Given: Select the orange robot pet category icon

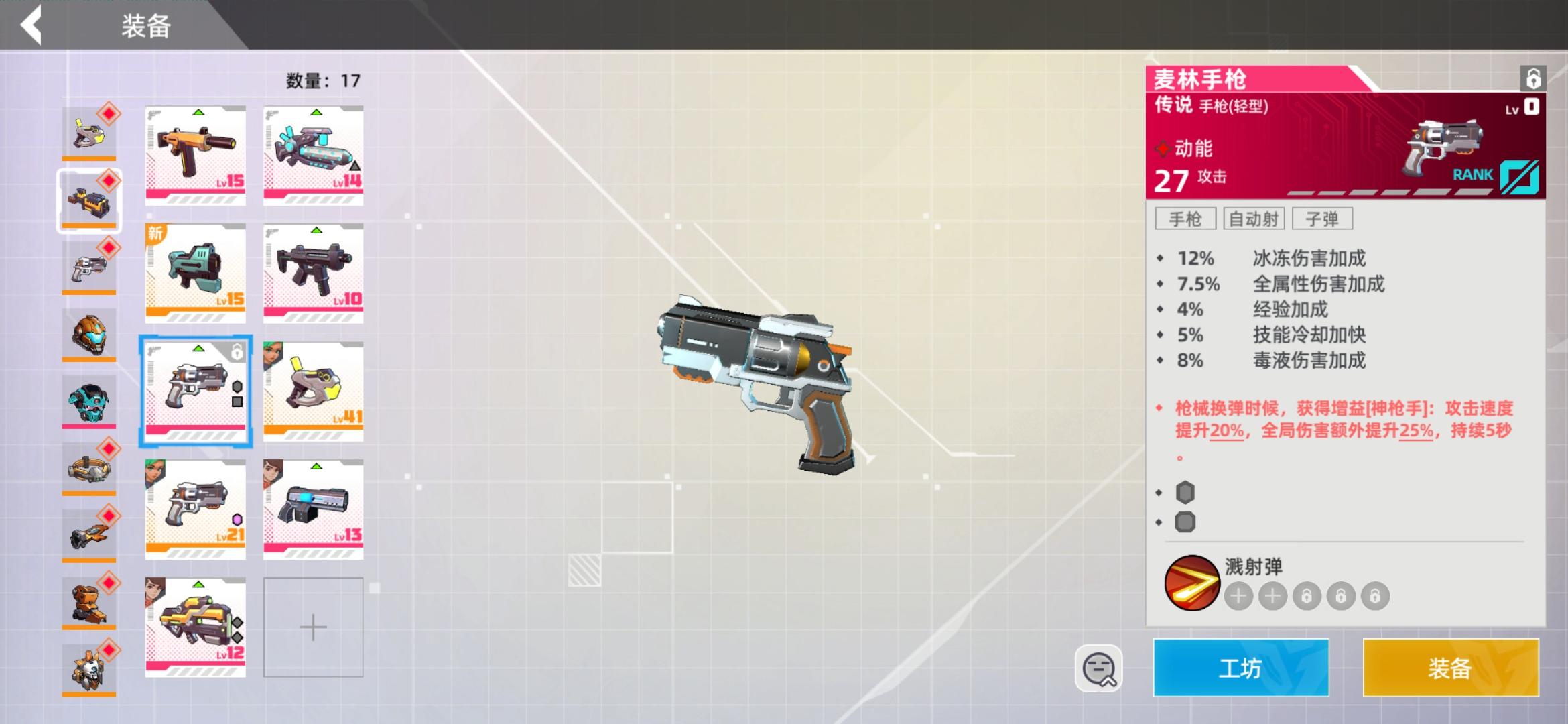Looking at the screenshot, I should (89, 599).
